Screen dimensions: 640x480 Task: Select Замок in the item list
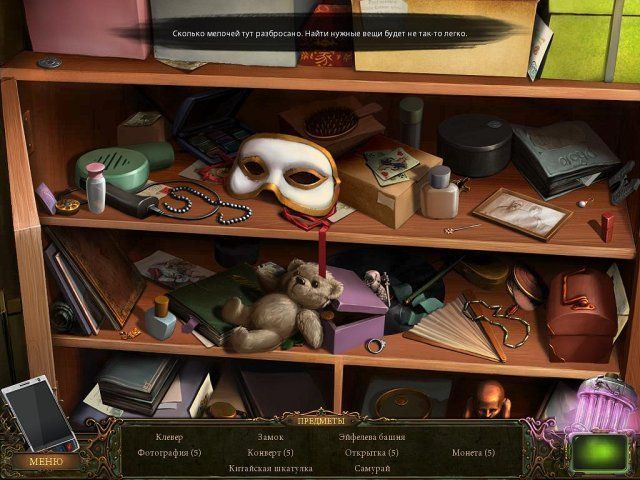pos(270,437)
